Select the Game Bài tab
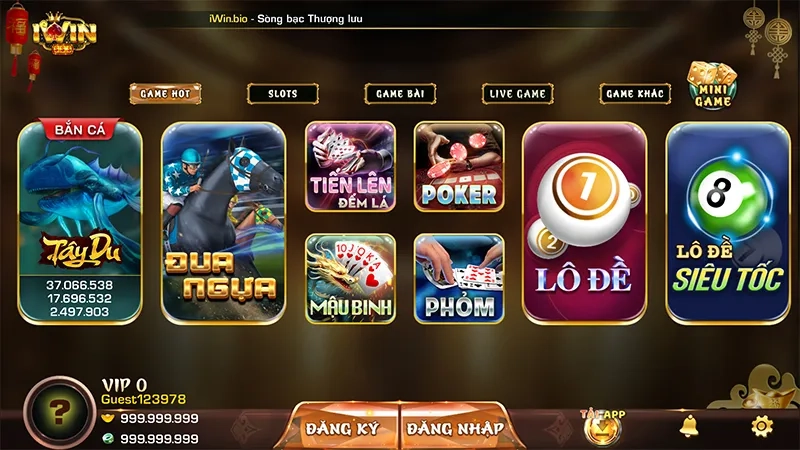The width and height of the screenshot is (800, 450). click(400, 93)
